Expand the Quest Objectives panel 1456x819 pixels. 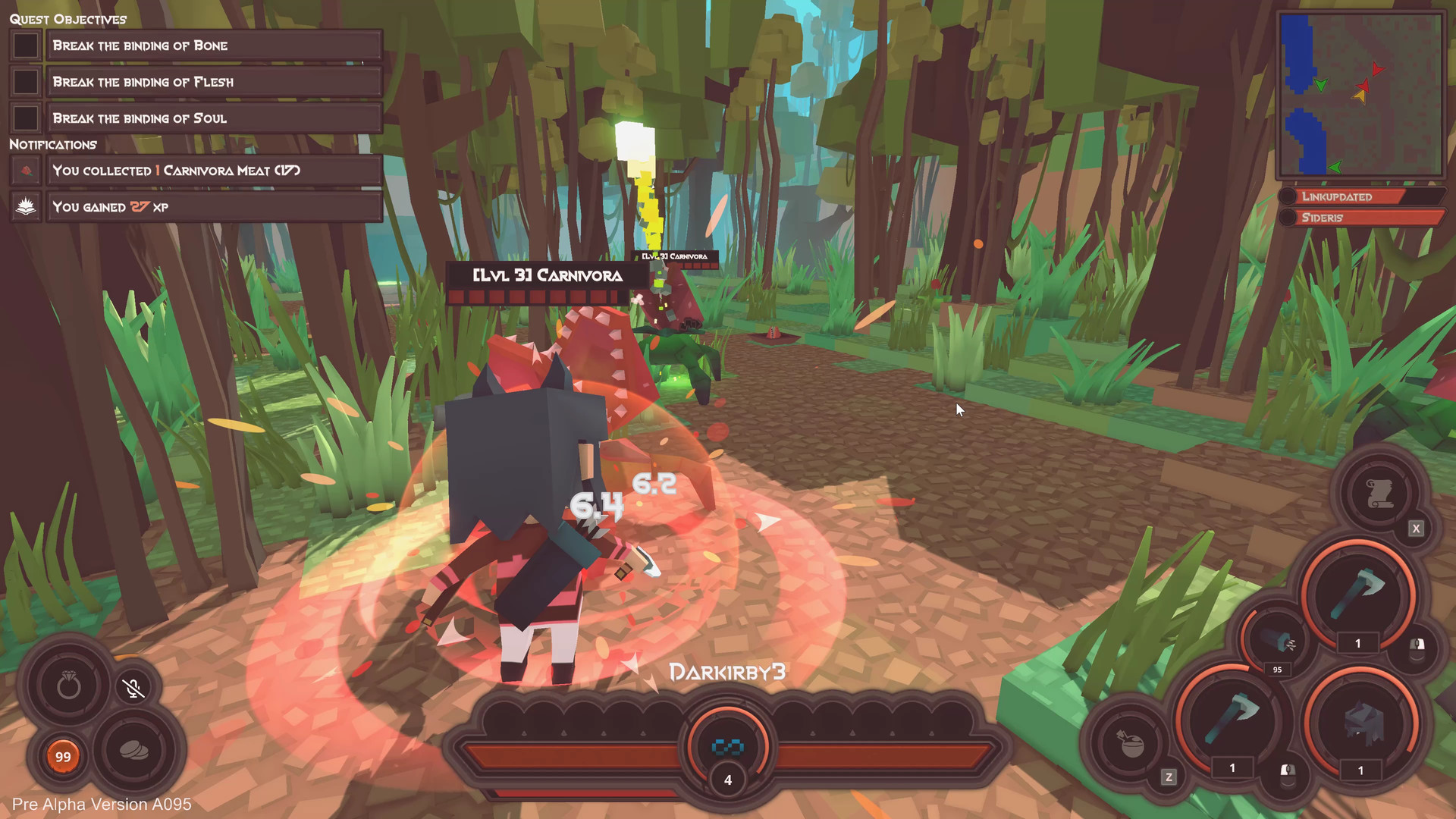pos(67,19)
